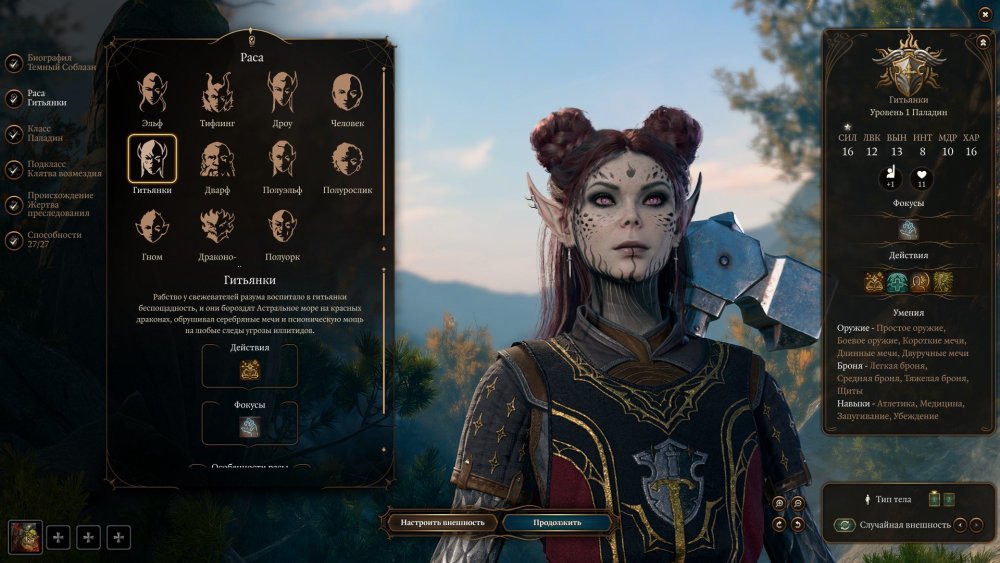Pick the Полурослик race
This screenshot has height=563, width=1000.
(347, 158)
